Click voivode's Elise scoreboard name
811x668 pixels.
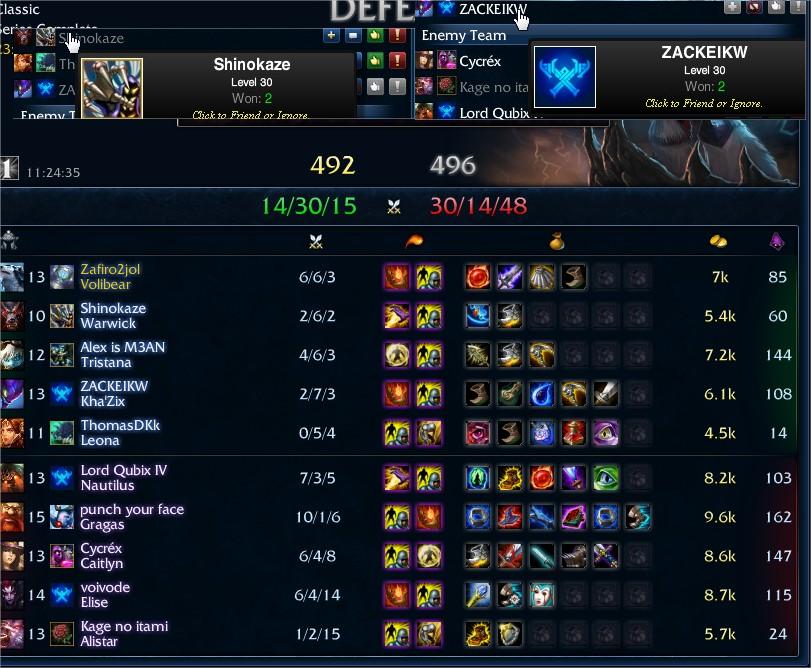105,595
